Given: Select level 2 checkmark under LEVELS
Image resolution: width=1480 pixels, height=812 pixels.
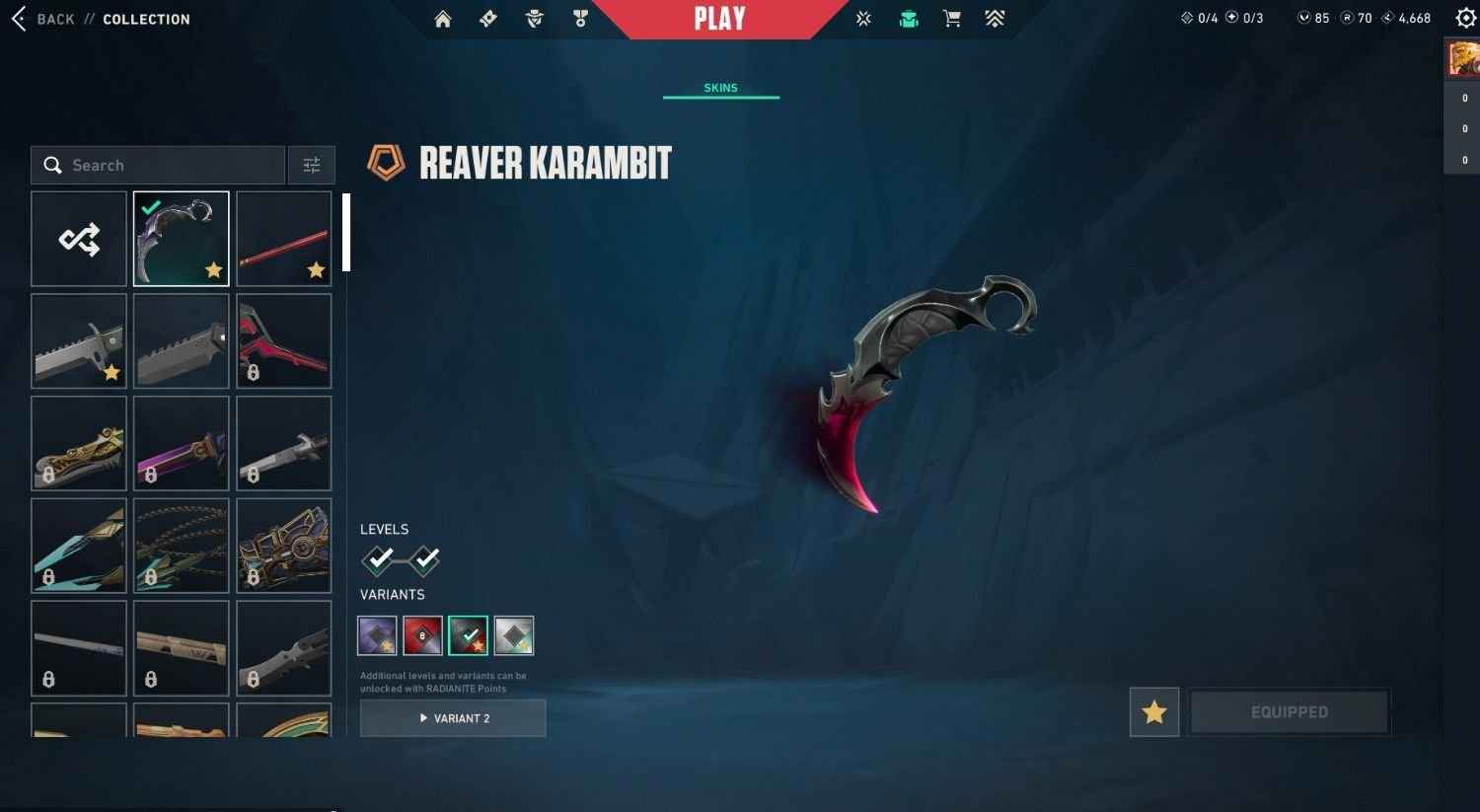Looking at the screenshot, I should click(425, 560).
